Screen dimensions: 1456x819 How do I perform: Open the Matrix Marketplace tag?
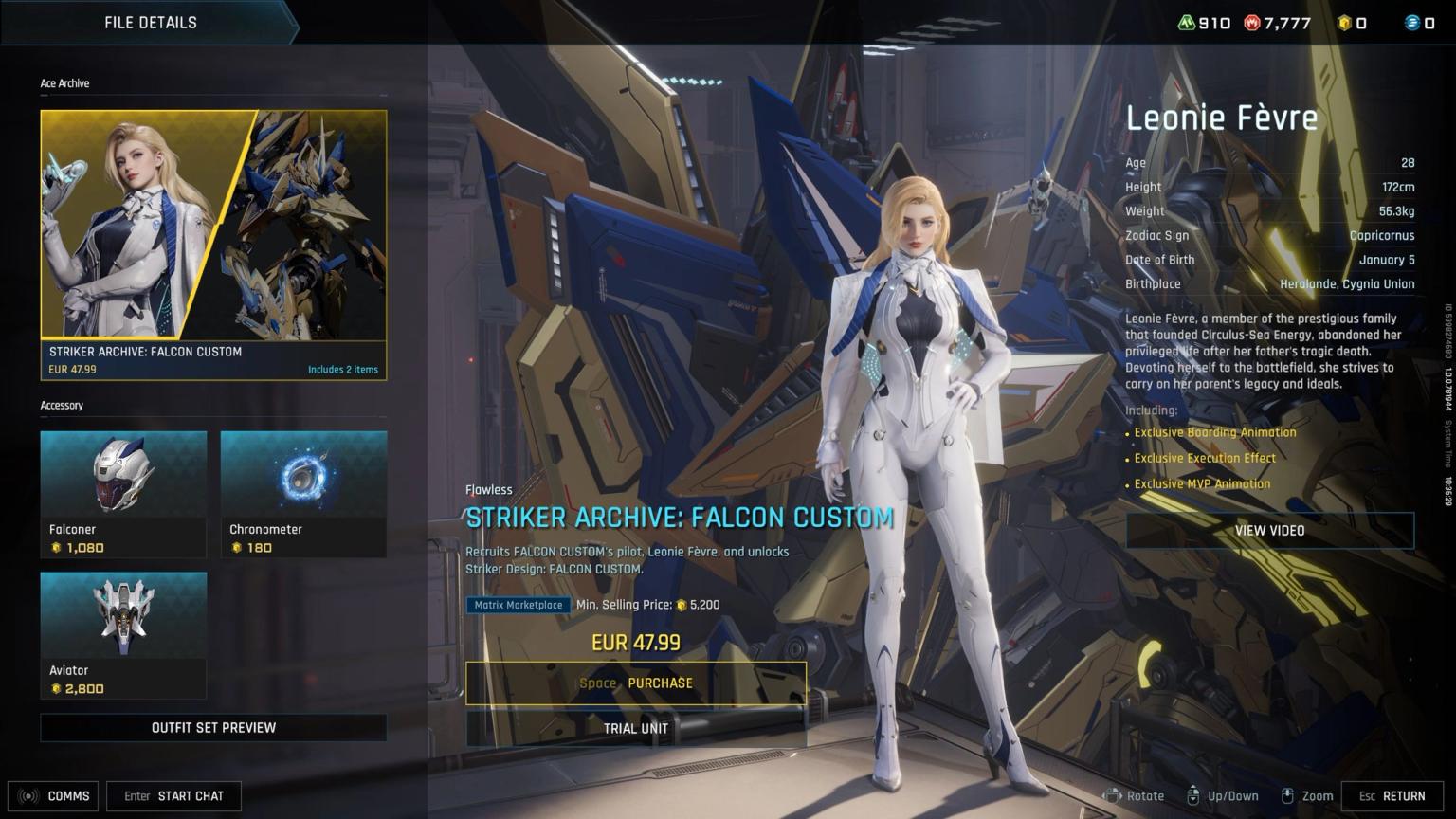tap(518, 605)
